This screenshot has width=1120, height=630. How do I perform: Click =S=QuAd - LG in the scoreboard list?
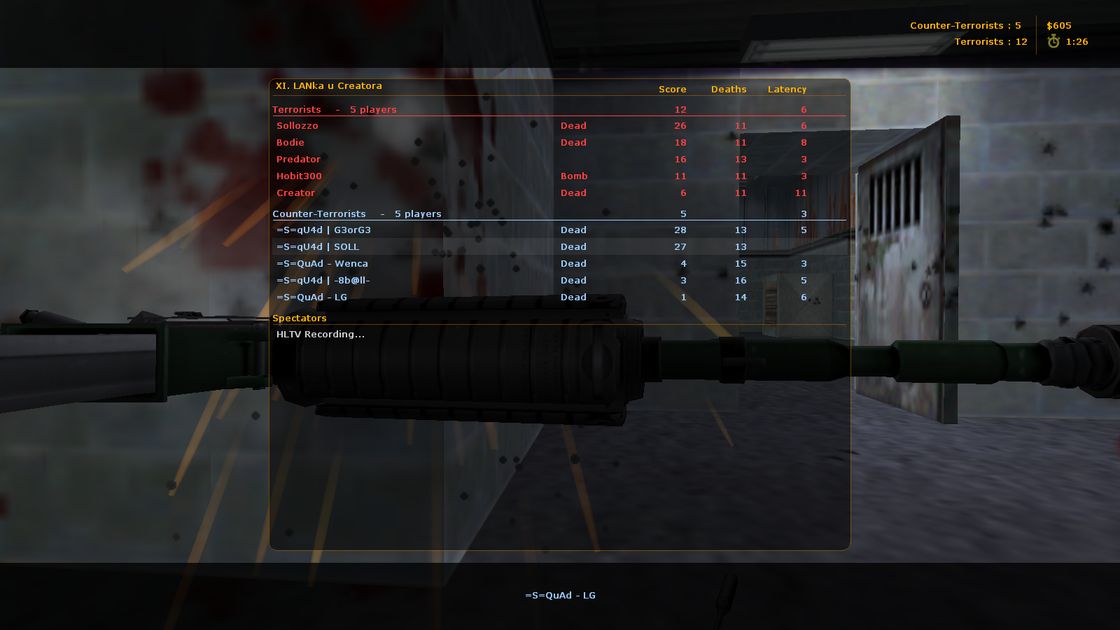click(312, 298)
